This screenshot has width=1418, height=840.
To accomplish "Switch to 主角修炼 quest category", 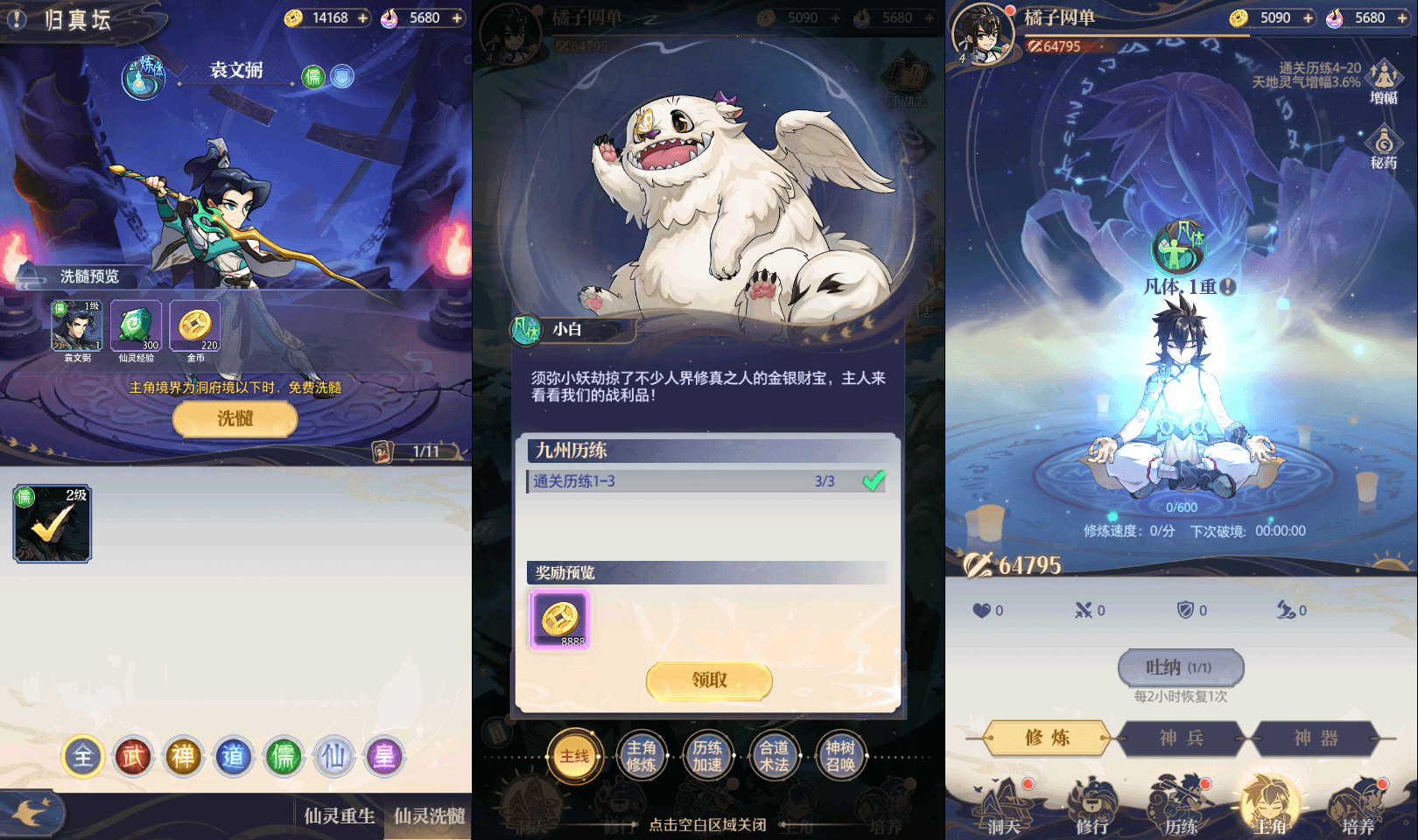I will click(641, 756).
